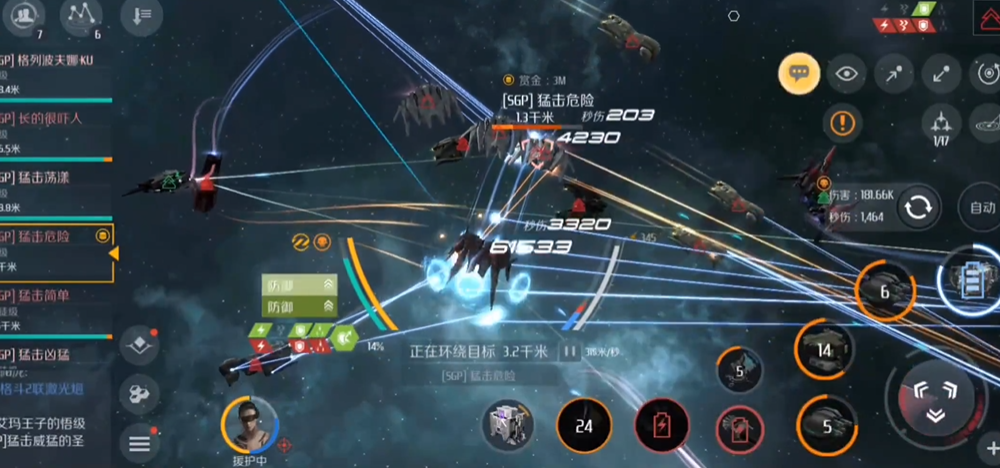Viewport: 1000px width, 468px height.
Task: Activate the module with 24 cooldown
Action: [584, 425]
